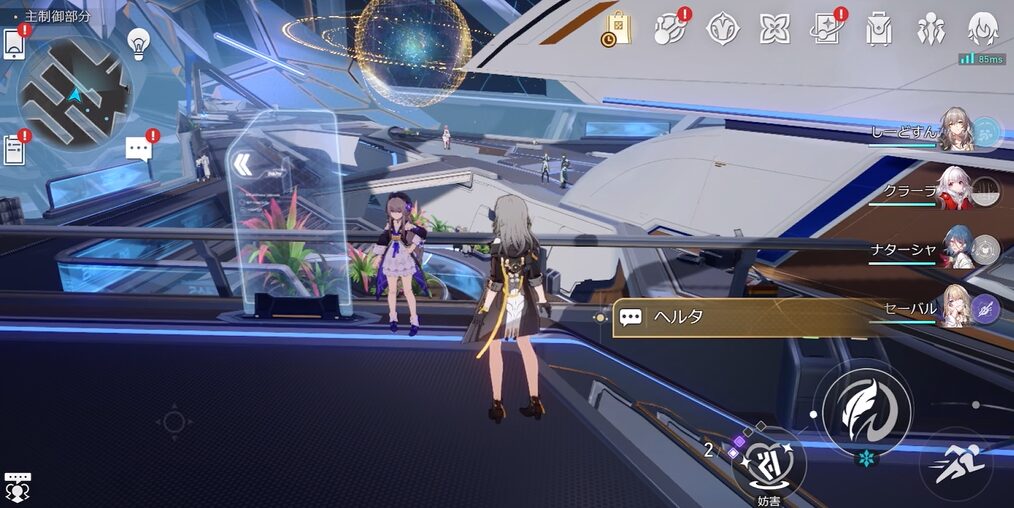Open the four-petal flower icon
Screen dimensions: 1014x508
click(774, 29)
